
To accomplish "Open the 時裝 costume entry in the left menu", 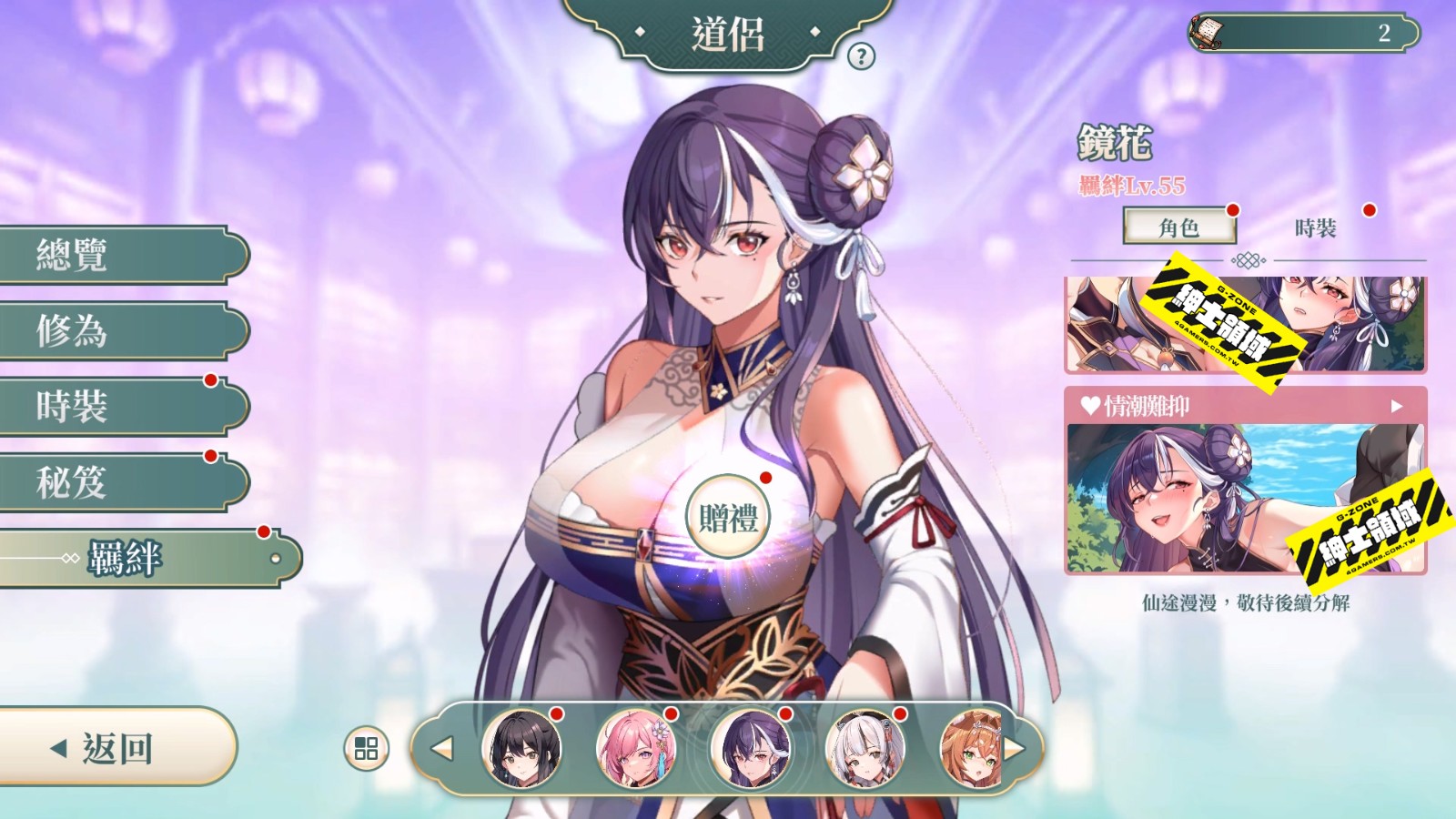I will click(x=118, y=406).
